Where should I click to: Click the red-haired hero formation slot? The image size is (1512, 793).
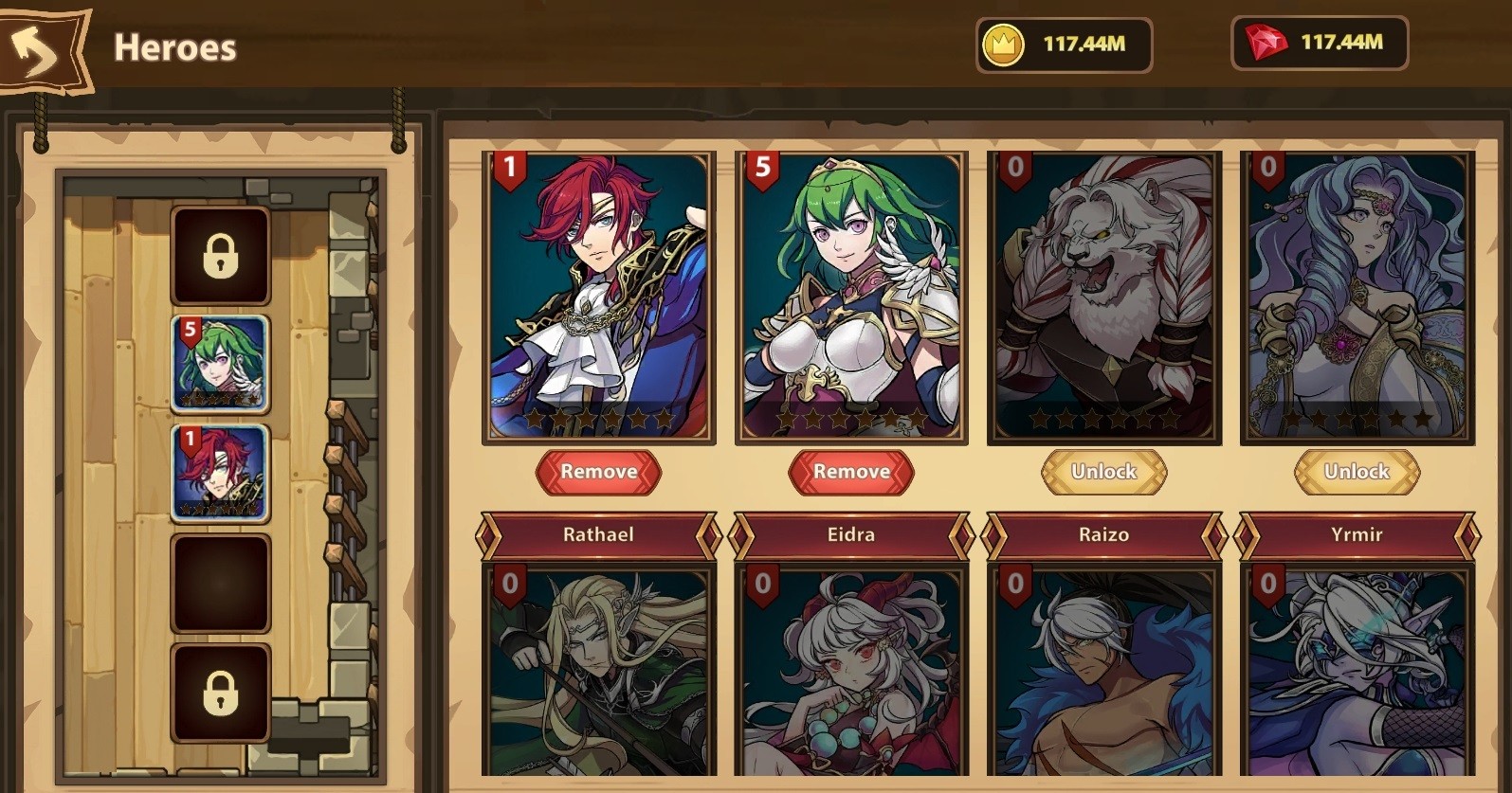[220, 474]
